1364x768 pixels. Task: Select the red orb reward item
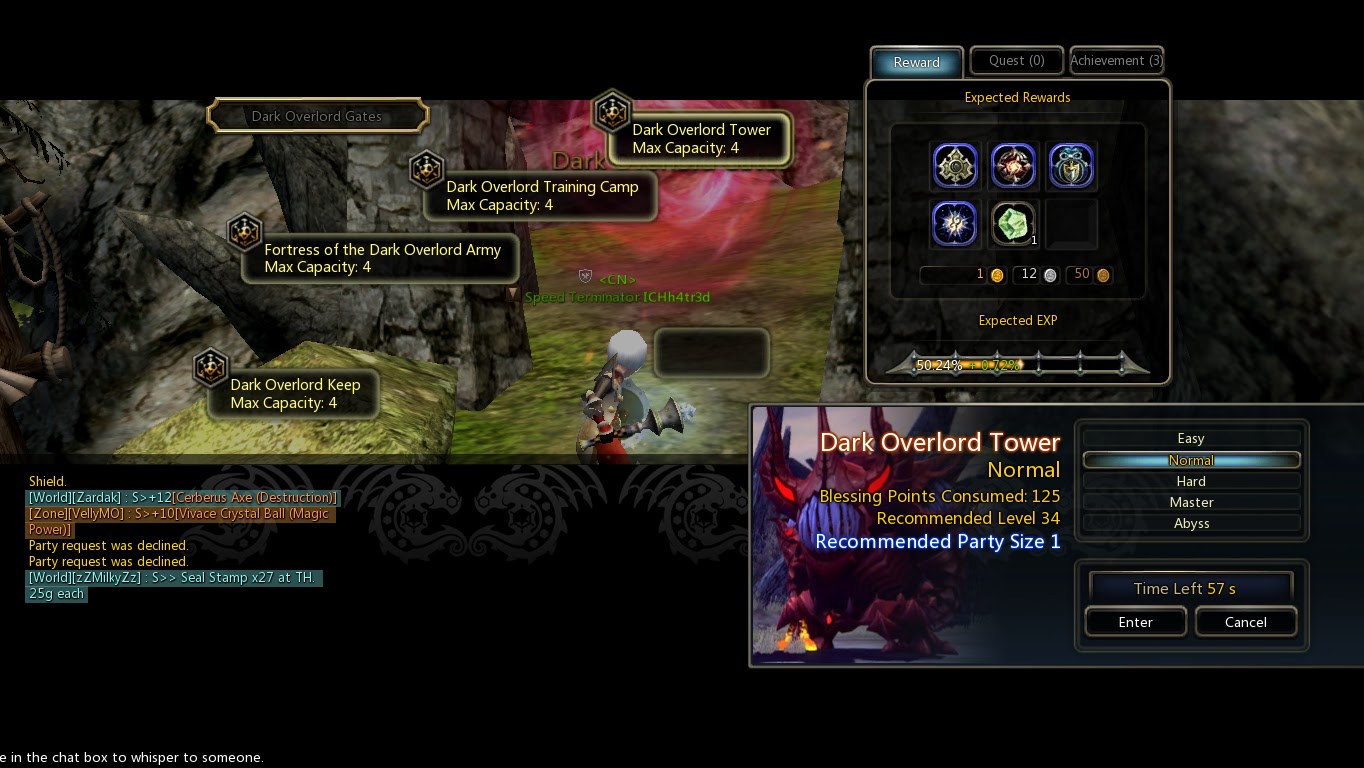tap(1013, 165)
